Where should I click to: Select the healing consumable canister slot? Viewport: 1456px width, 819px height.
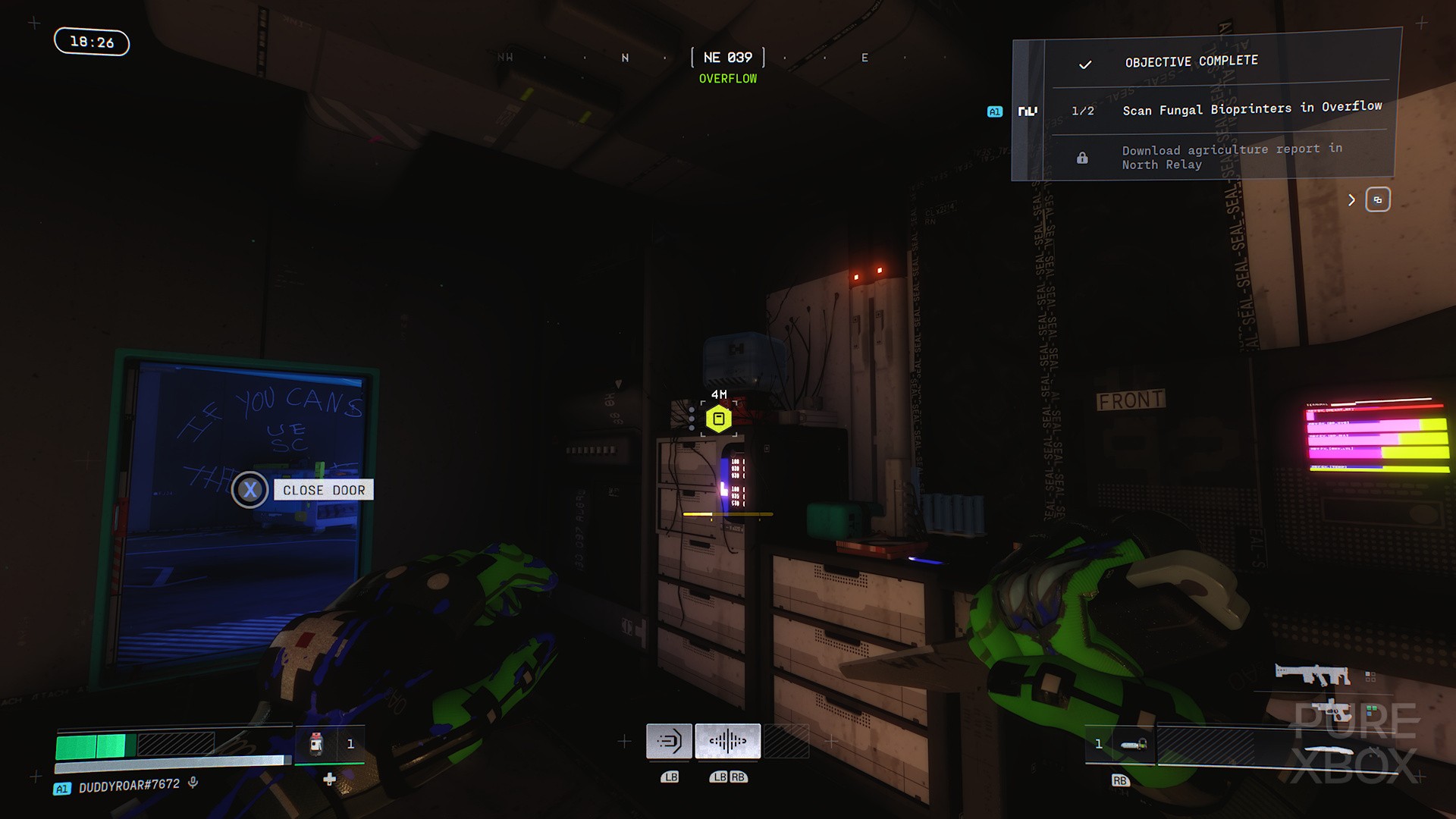pos(317,744)
